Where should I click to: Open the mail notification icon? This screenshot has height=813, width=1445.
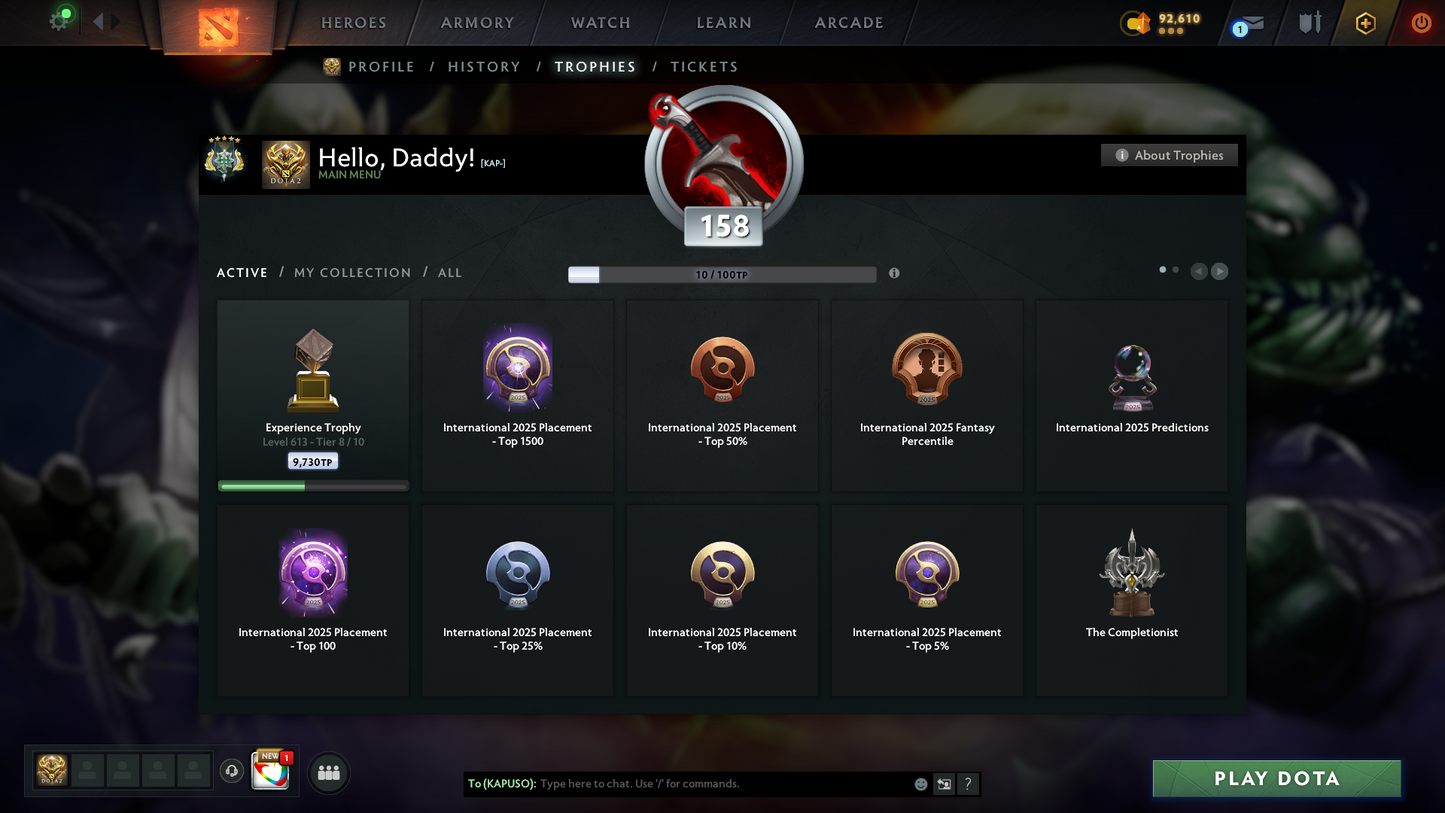[x=1248, y=24]
